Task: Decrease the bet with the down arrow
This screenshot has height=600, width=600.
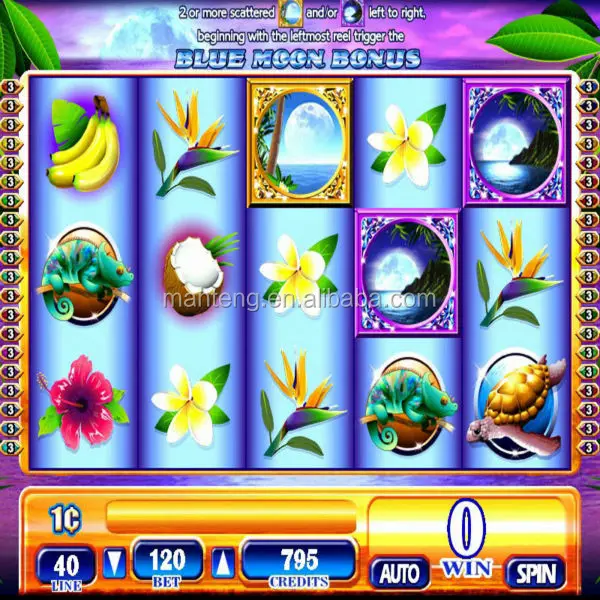Action: pyautogui.click(x=116, y=561)
